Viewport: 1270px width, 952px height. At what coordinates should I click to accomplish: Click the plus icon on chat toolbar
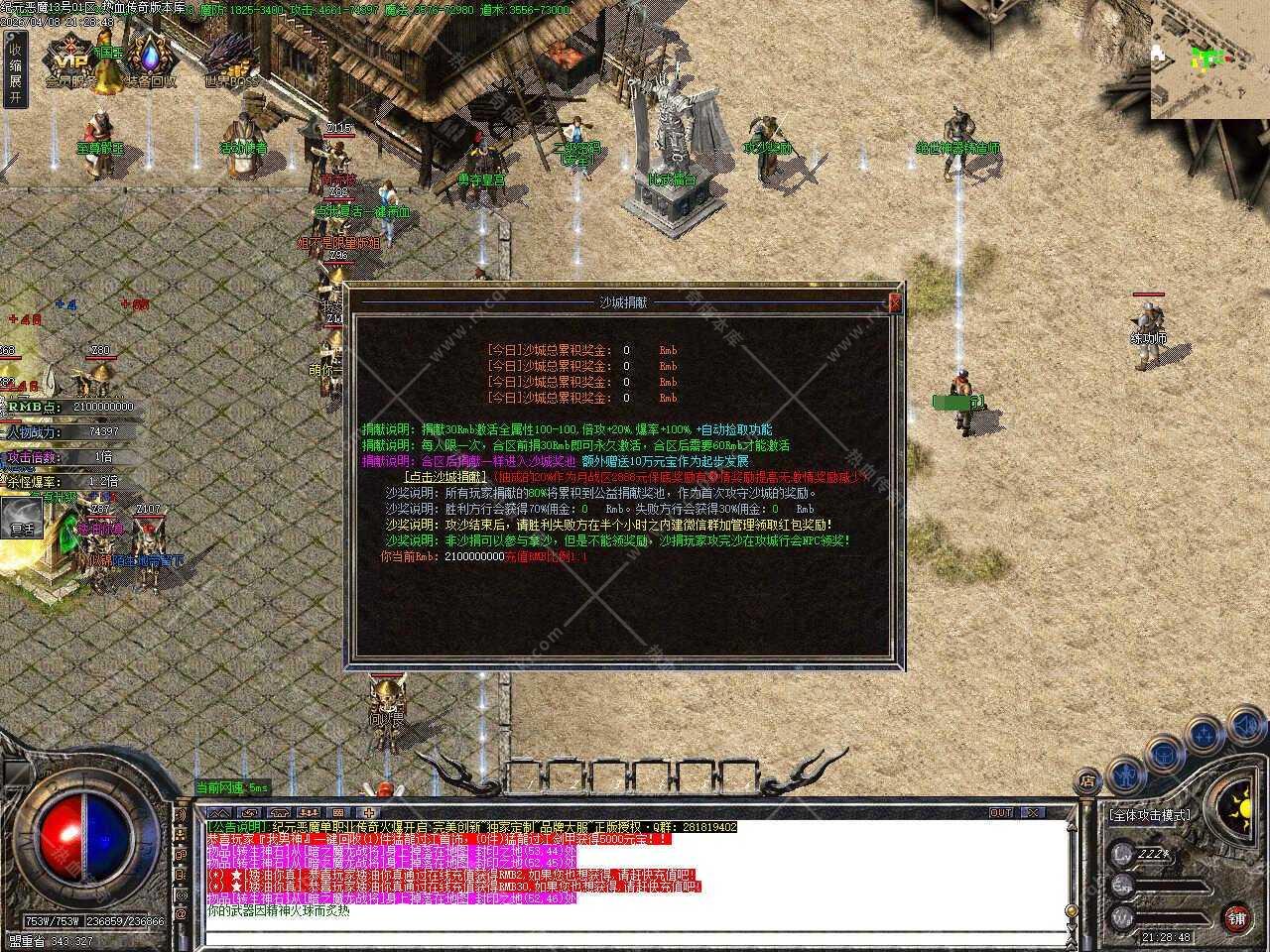click(x=369, y=812)
